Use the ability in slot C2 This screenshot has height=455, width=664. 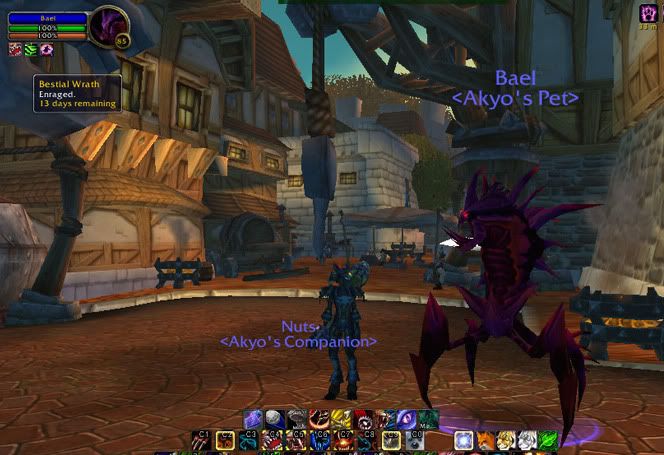[224, 439]
